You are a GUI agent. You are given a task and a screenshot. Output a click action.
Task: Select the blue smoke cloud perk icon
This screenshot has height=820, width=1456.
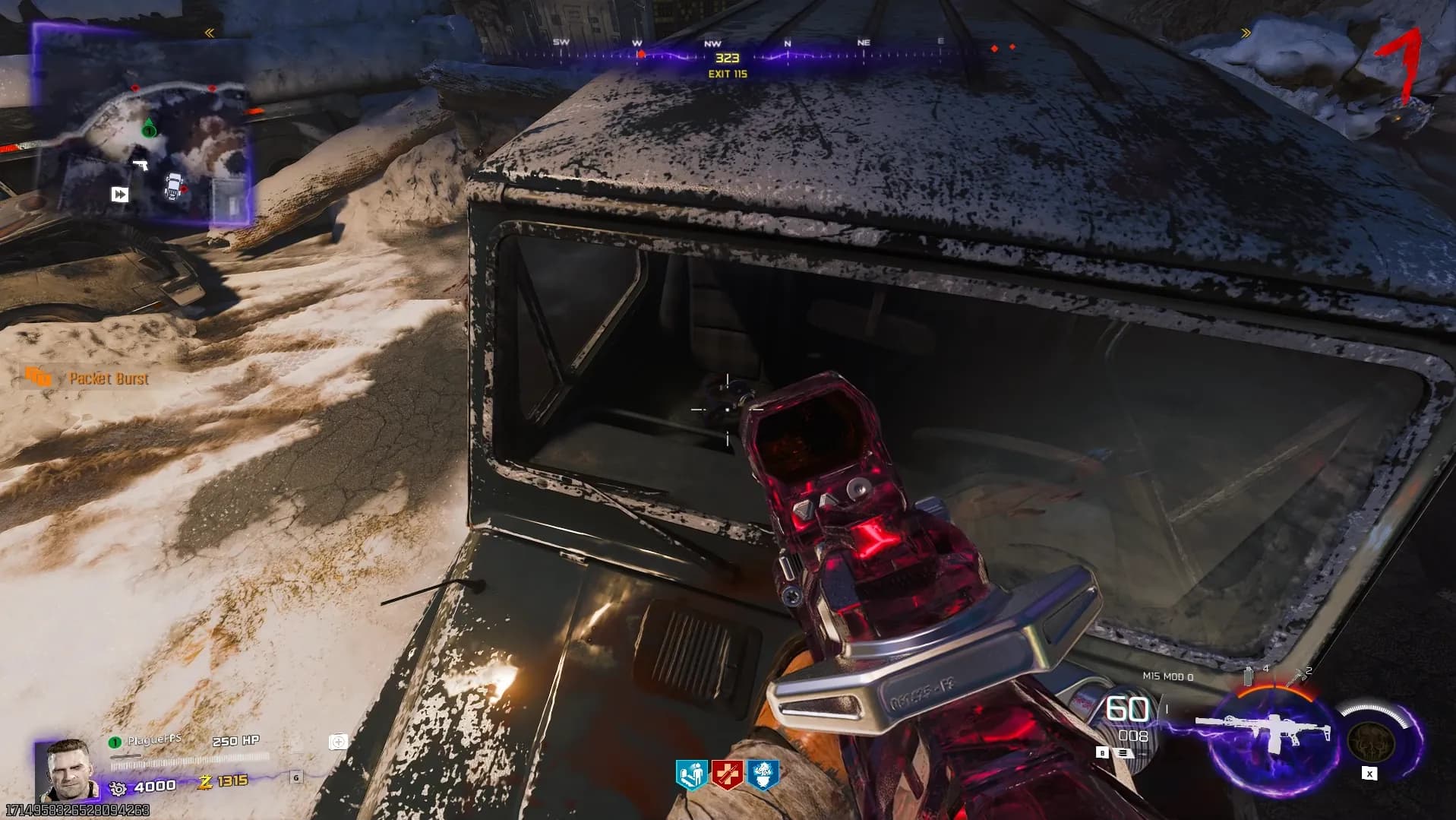click(761, 775)
